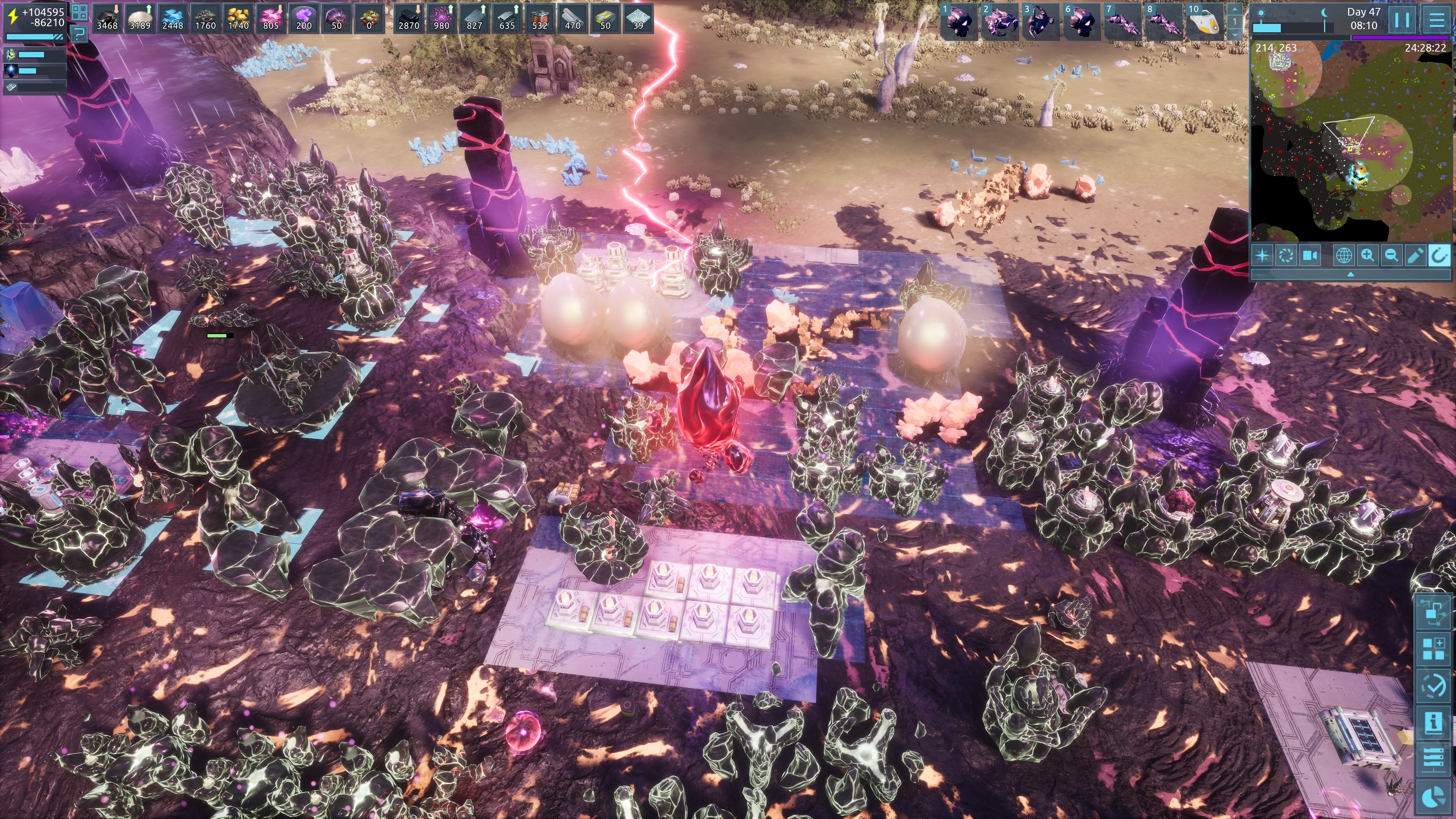The height and width of the screenshot is (819, 1456).
Task: Open the hamburger main menu
Action: coord(1437,20)
